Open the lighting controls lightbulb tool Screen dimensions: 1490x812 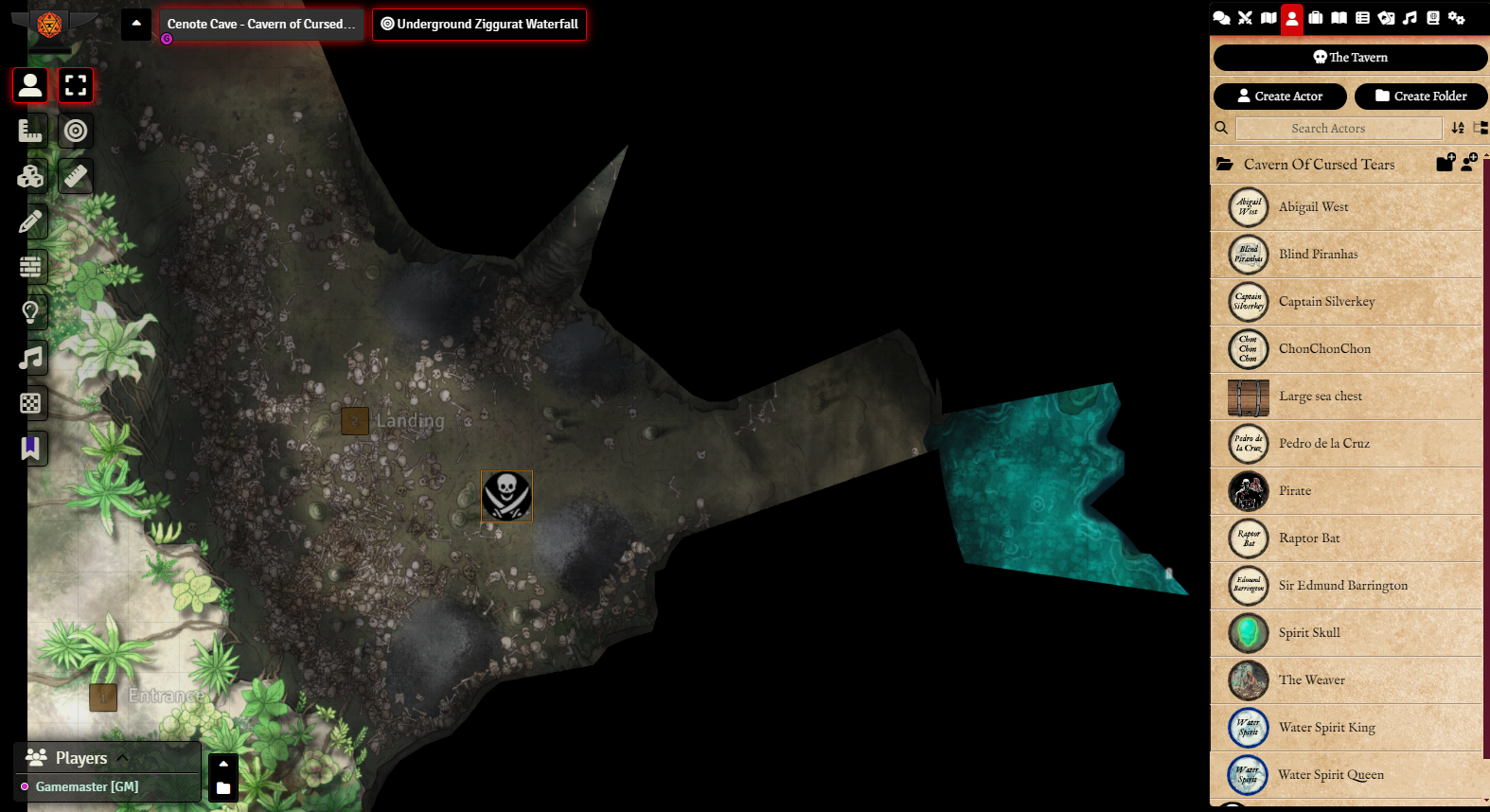click(x=30, y=312)
